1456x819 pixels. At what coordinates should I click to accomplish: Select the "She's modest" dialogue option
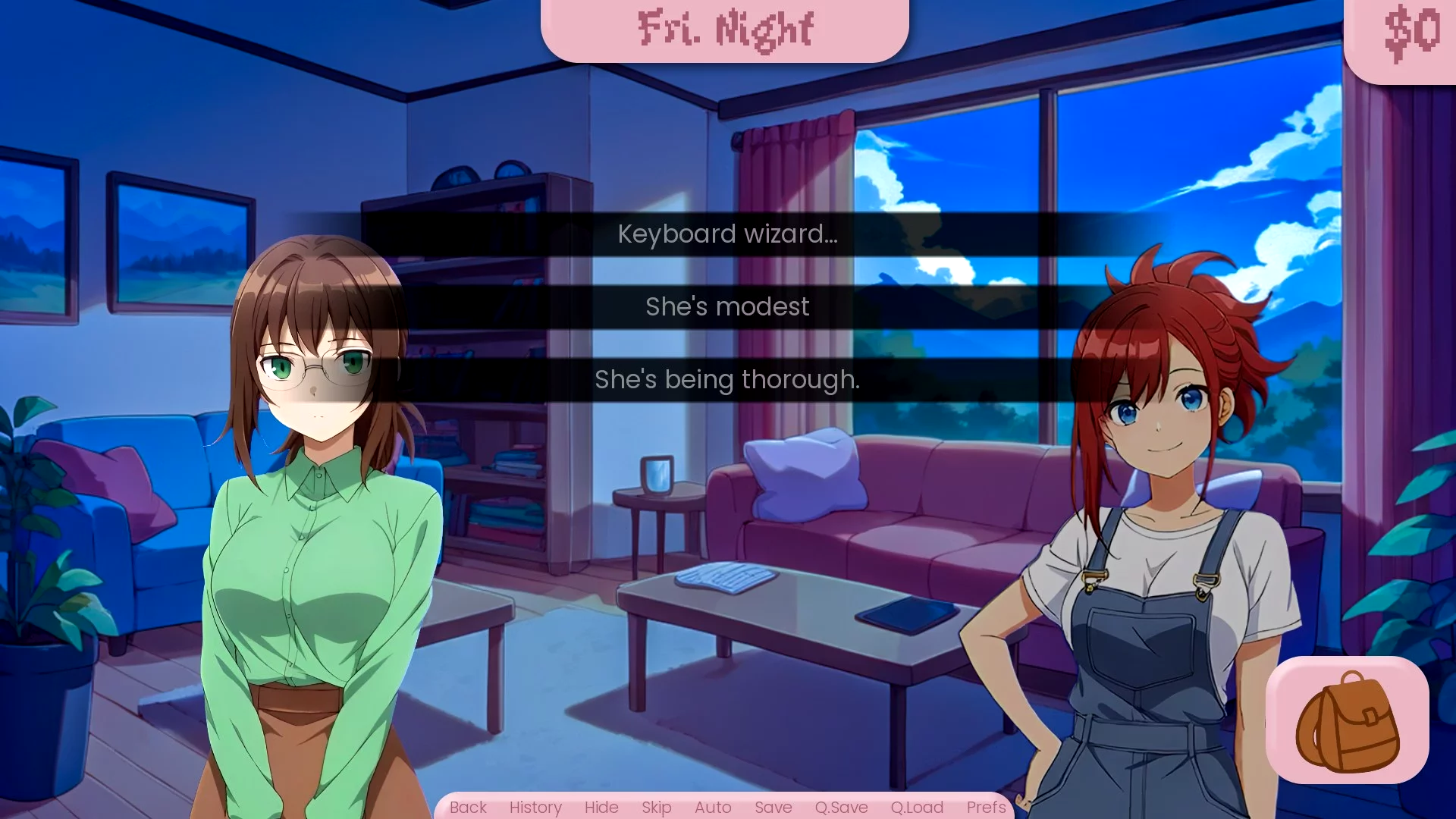[727, 307]
